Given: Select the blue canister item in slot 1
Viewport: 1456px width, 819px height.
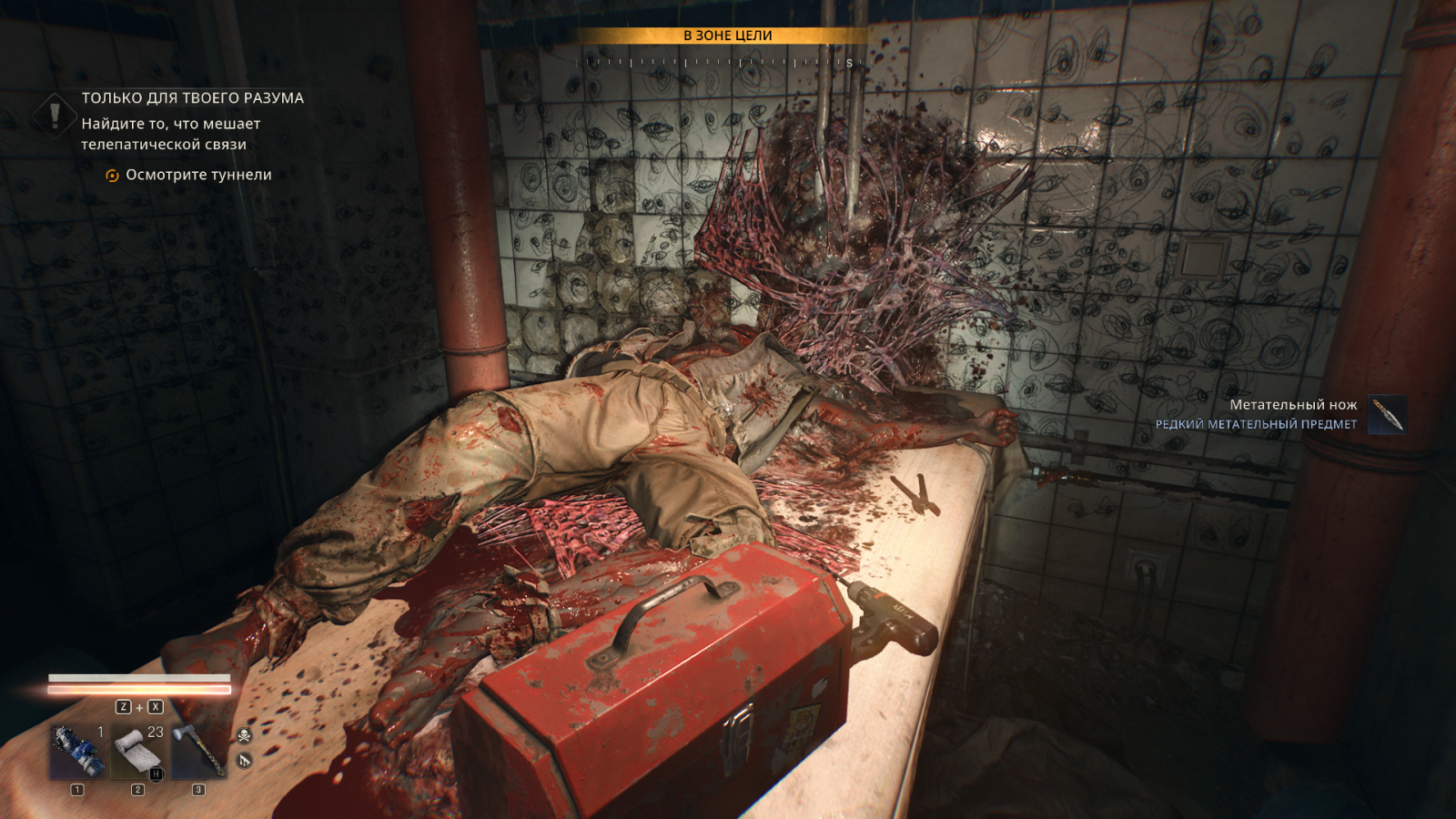Looking at the screenshot, I should pos(77,752).
